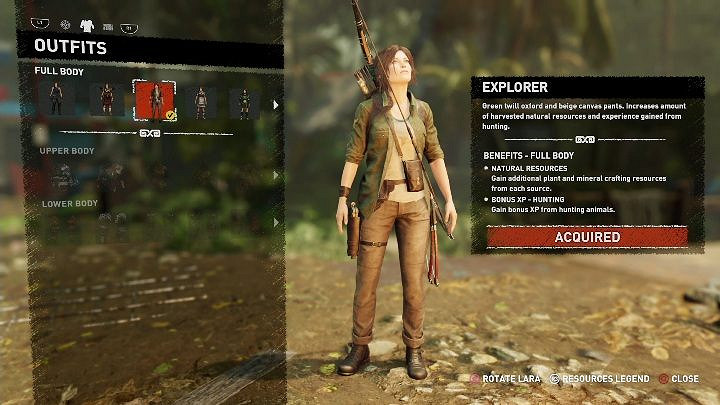Screen dimensions: 720x405
Task: Open the Lower Body outfit section
Action: (x=70, y=203)
